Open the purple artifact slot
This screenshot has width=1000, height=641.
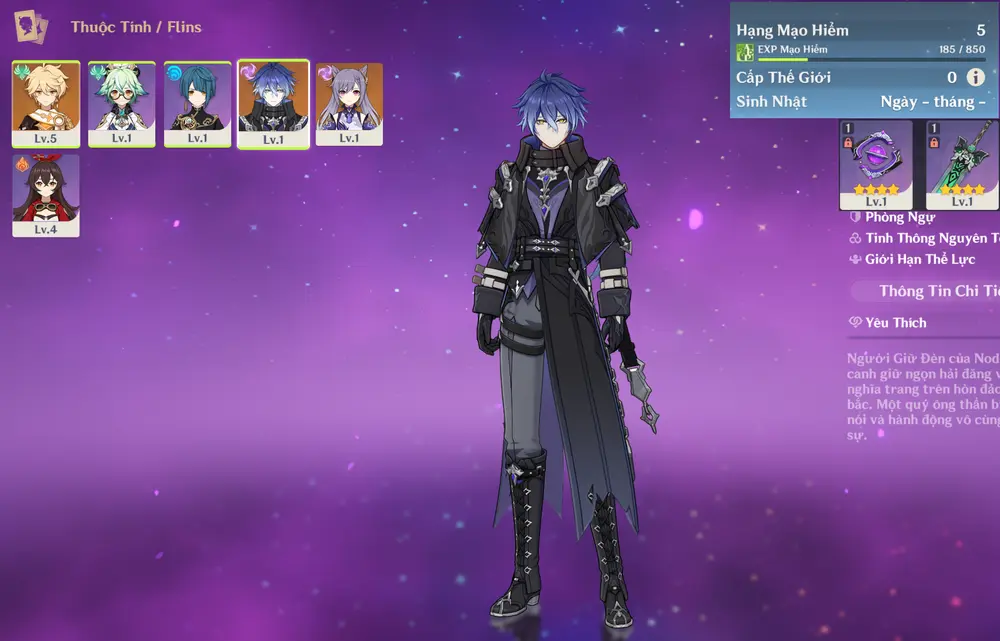click(875, 164)
